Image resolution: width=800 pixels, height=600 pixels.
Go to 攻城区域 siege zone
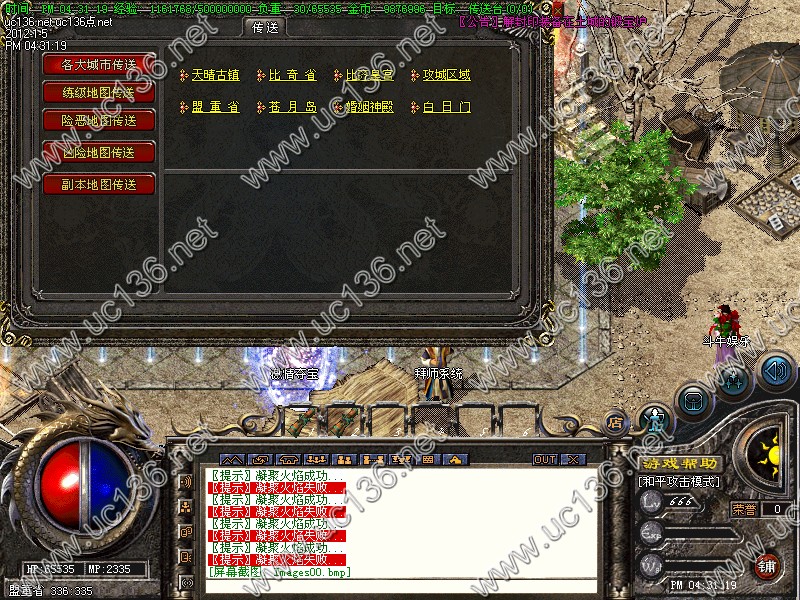(446, 75)
